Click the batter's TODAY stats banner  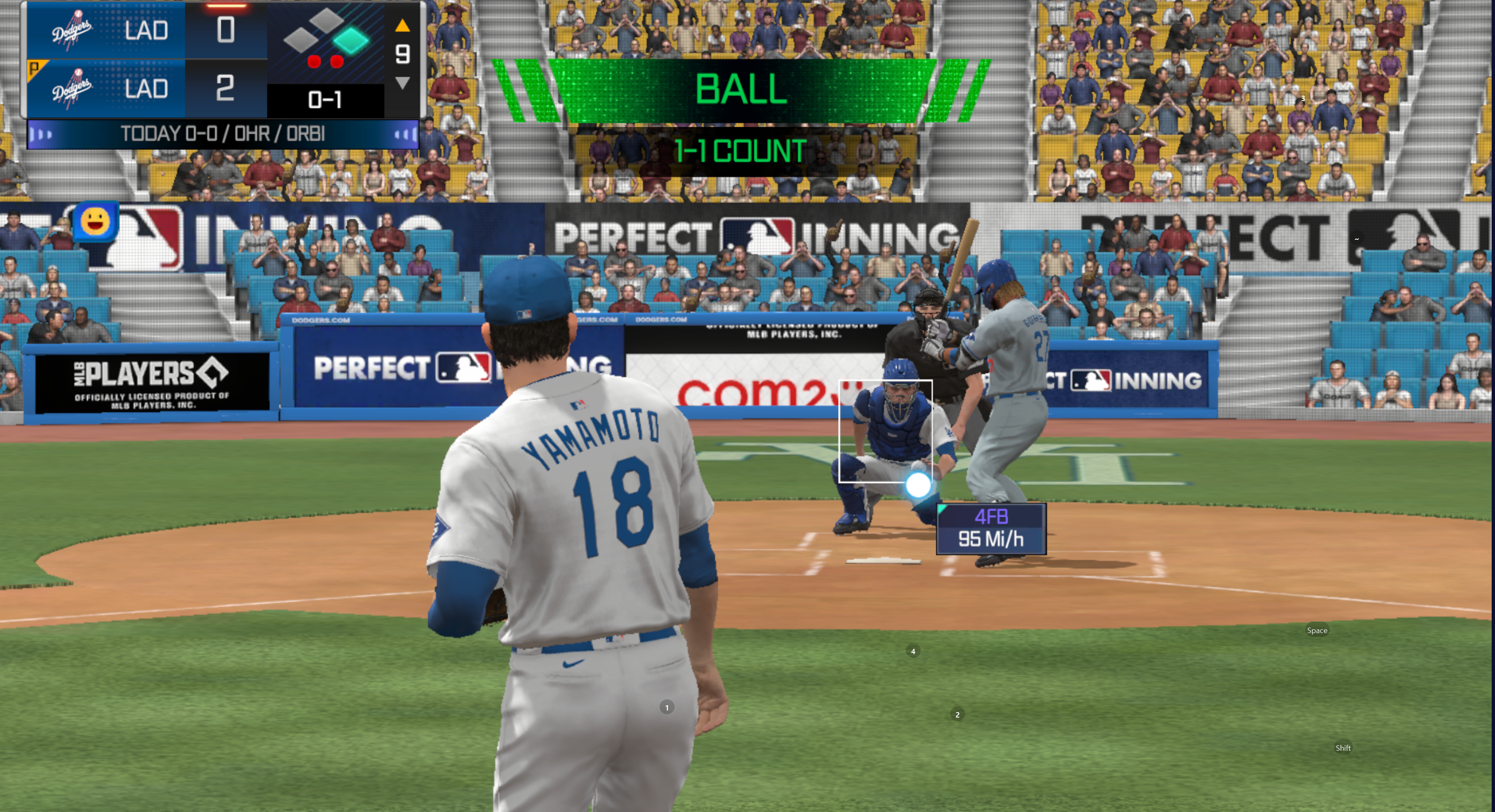point(223,135)
